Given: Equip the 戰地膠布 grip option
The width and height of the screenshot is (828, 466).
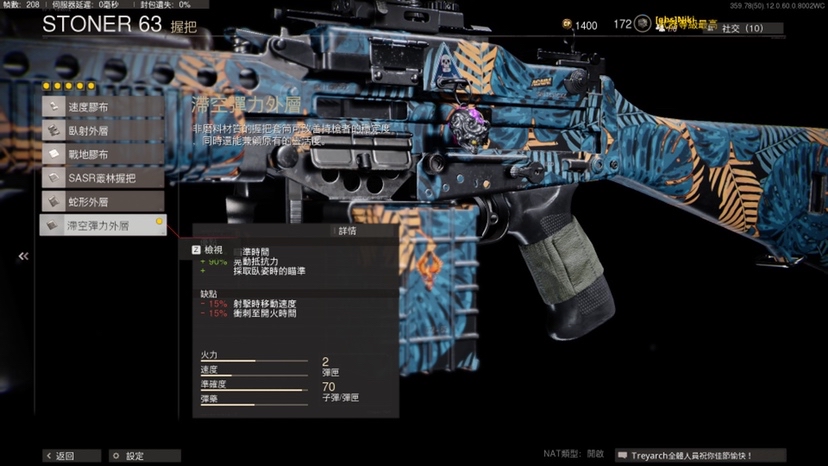Looking at the screenshot, I should 100,154.
